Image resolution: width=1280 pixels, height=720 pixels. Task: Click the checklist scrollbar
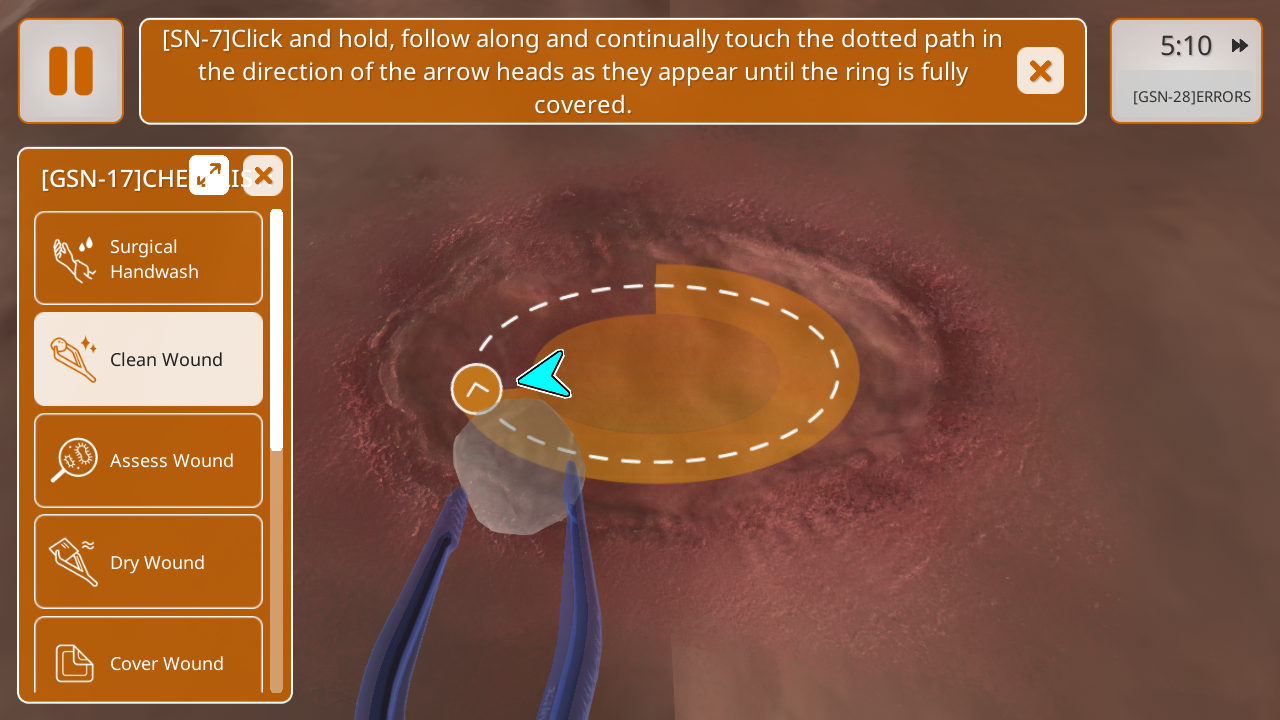coord(277,330)
